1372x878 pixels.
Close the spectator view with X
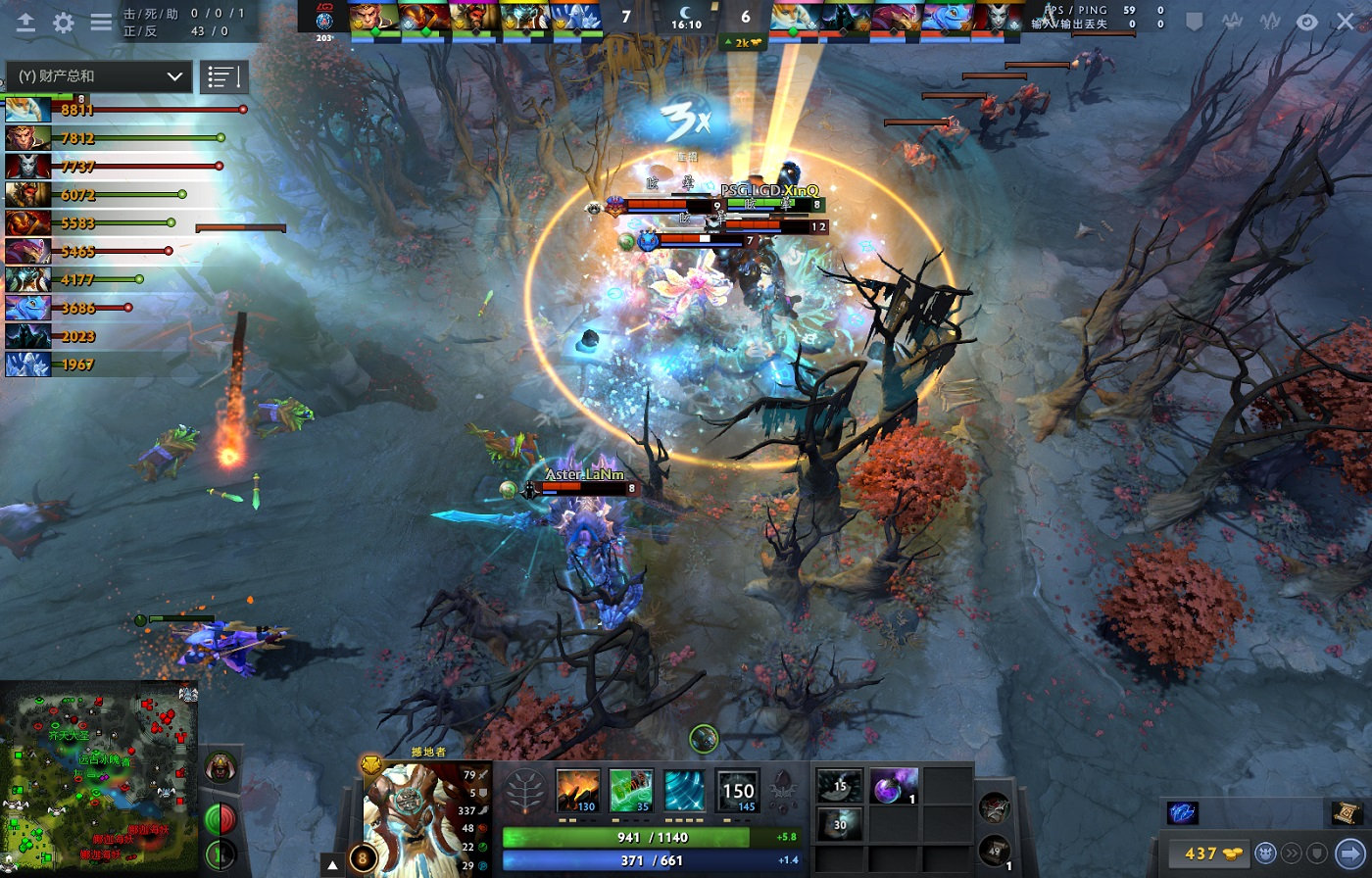coord(1346,22)
